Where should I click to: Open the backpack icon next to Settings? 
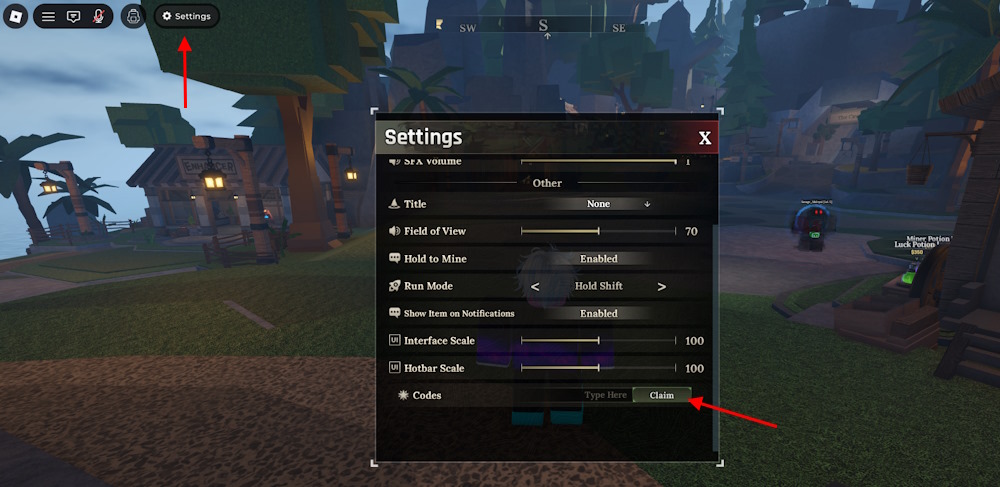[x=133, y=16]
